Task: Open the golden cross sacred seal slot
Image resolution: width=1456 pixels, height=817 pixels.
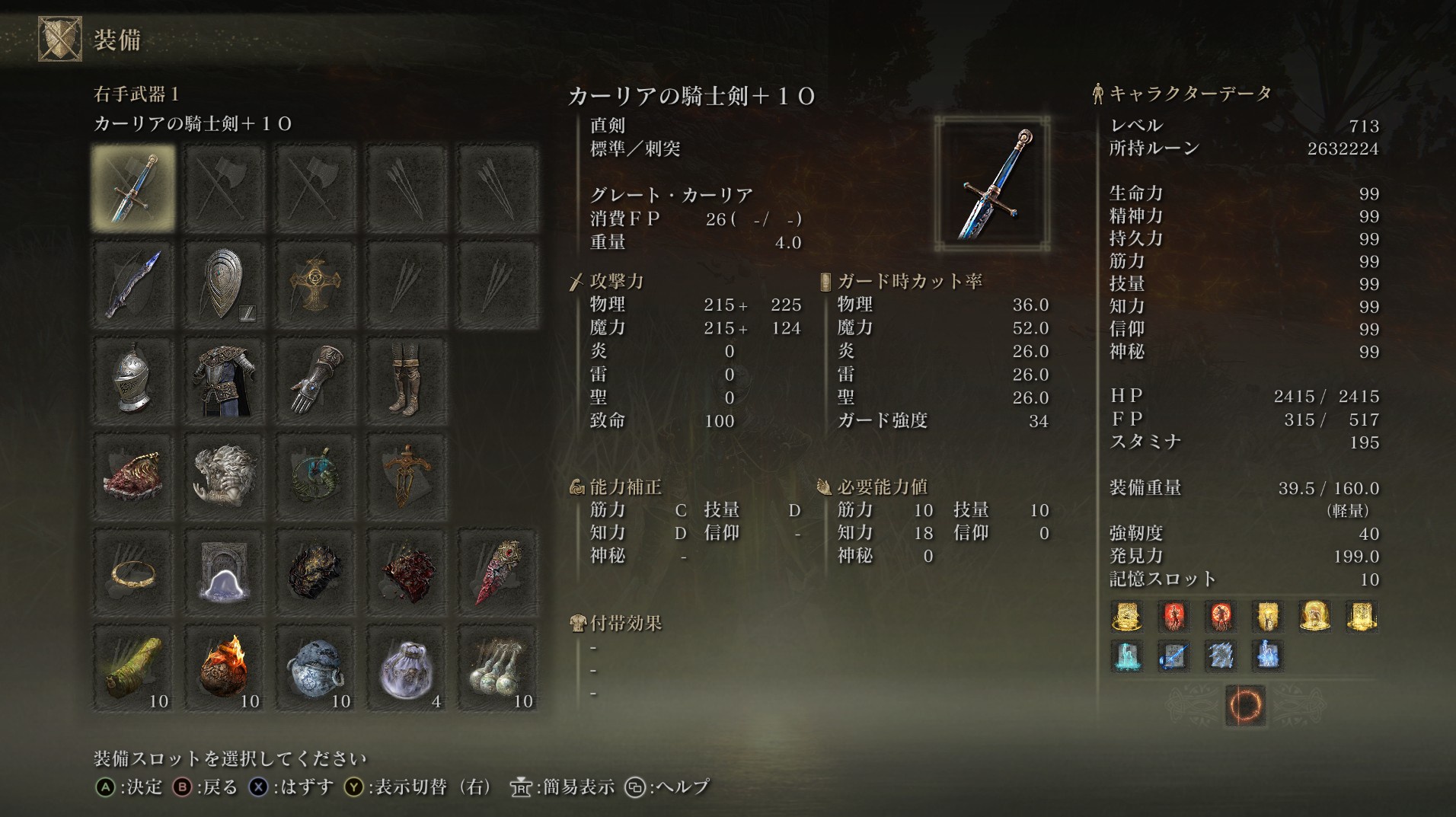Action: point(315,285)
